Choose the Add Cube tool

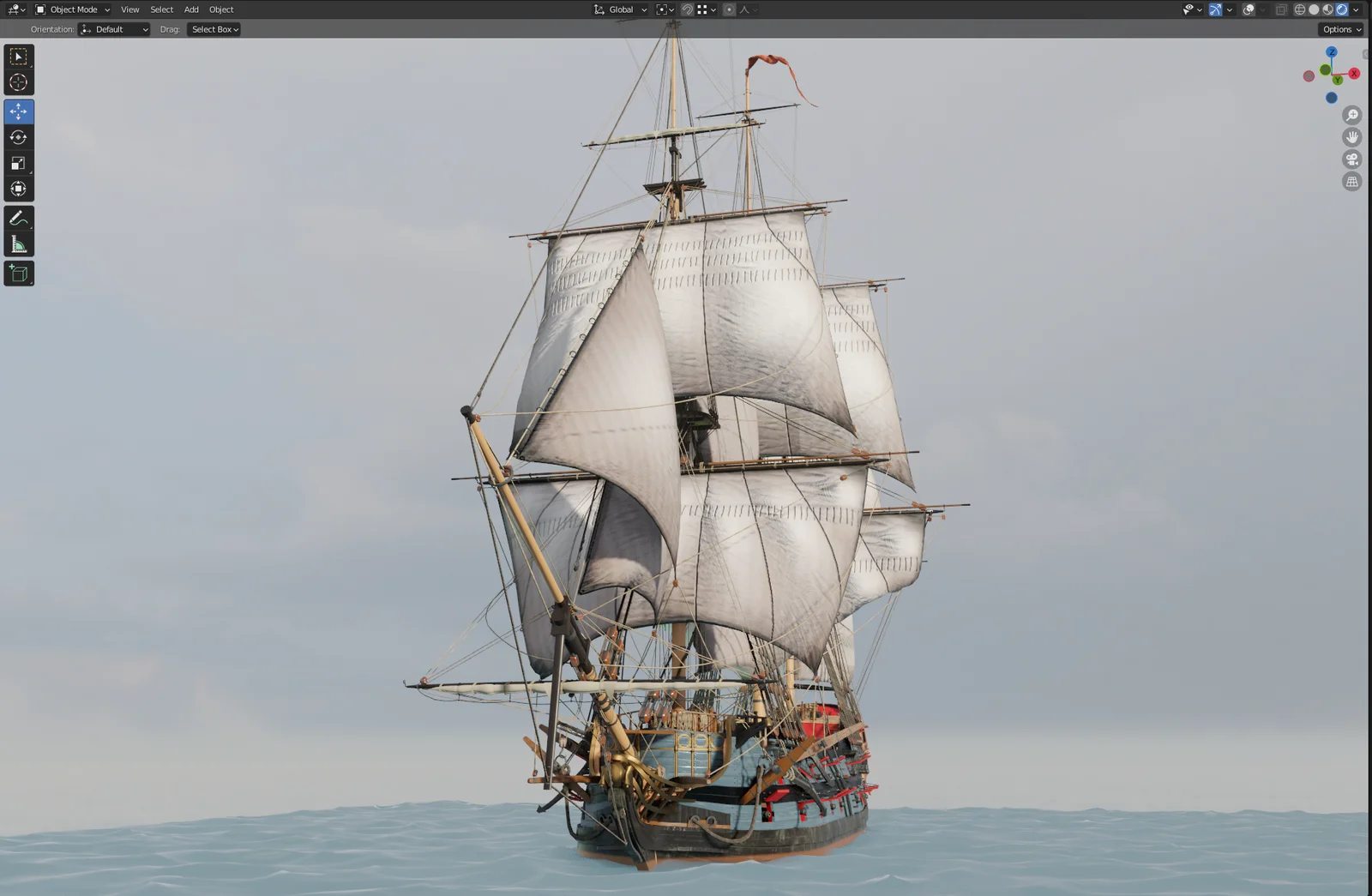pos(18,273)
